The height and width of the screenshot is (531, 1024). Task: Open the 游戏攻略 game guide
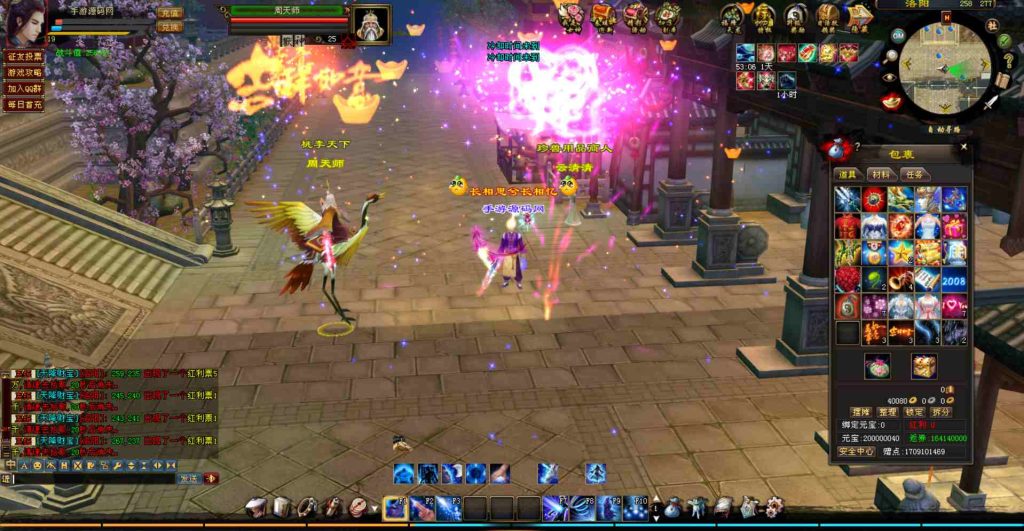point(24,73)
